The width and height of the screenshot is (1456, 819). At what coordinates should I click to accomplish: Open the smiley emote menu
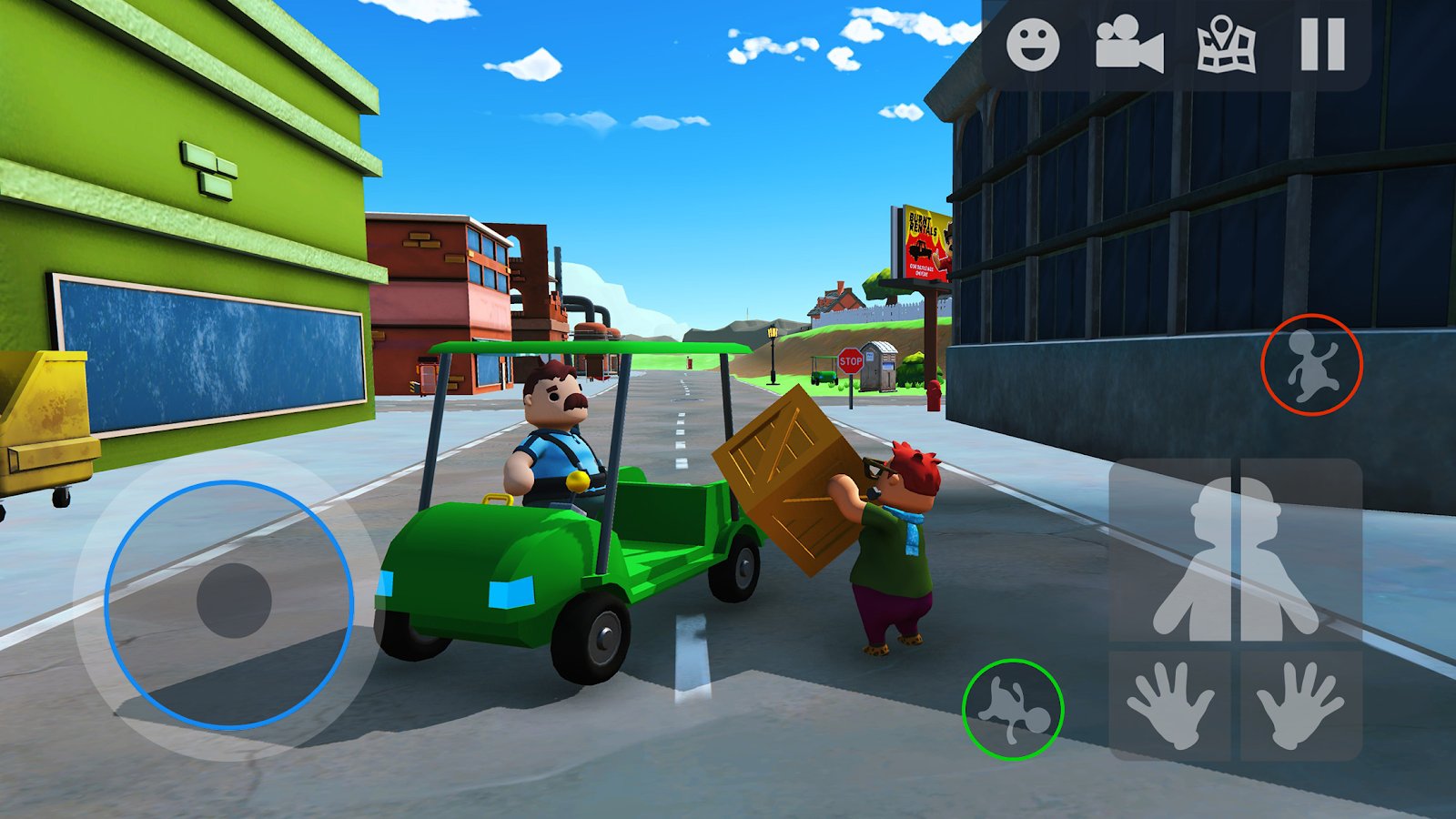pos(1033,43)
